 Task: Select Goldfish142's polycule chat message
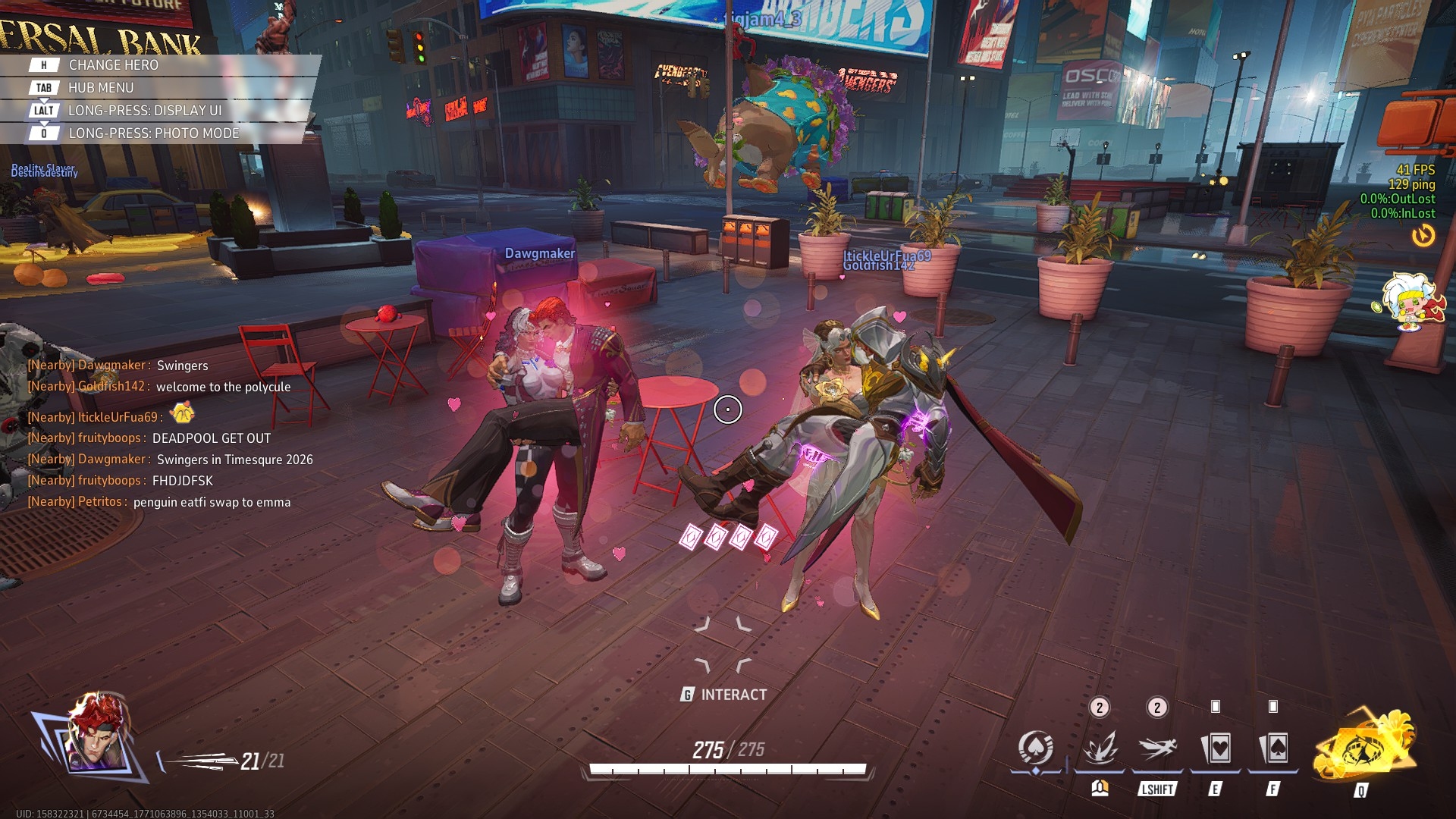[x=159, y=387]
